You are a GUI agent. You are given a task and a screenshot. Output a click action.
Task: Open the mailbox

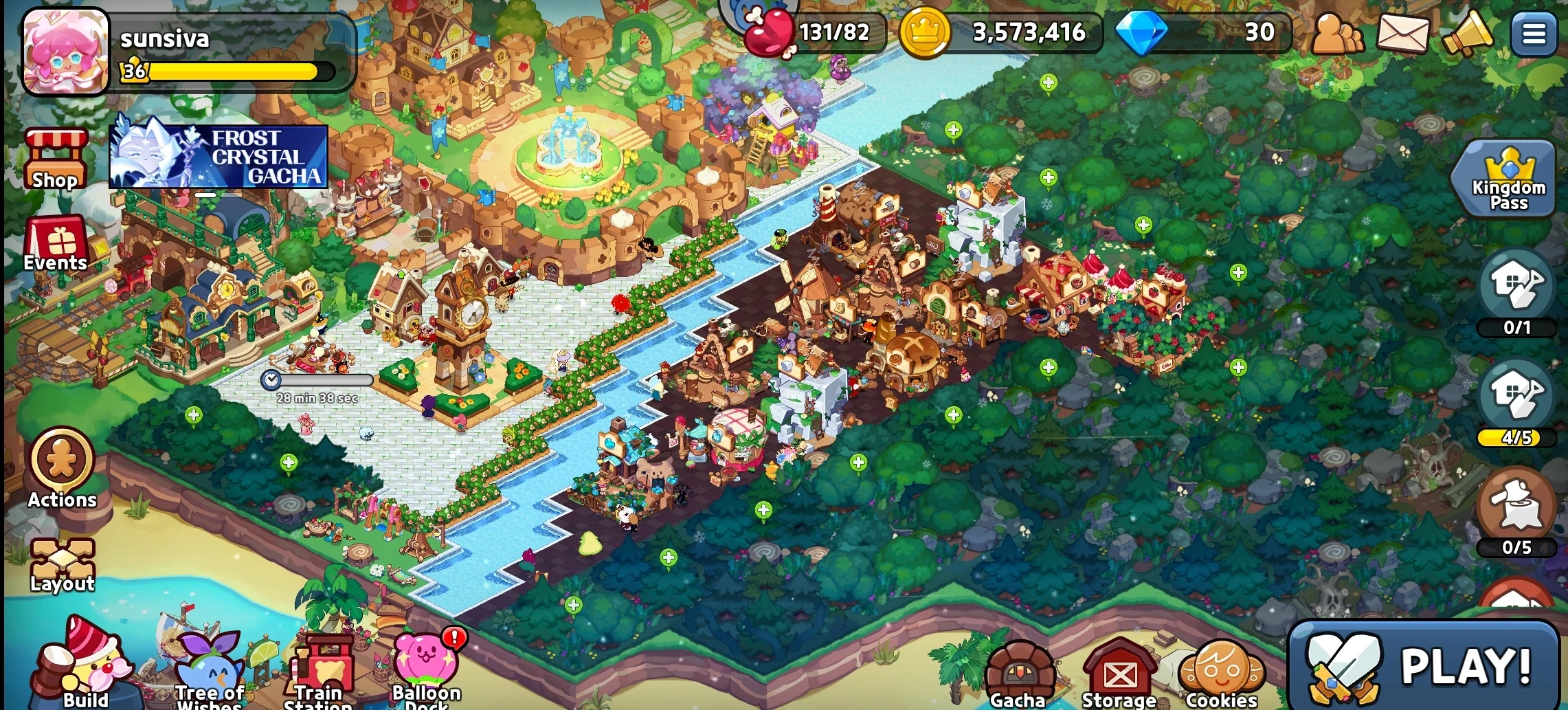1404,33
